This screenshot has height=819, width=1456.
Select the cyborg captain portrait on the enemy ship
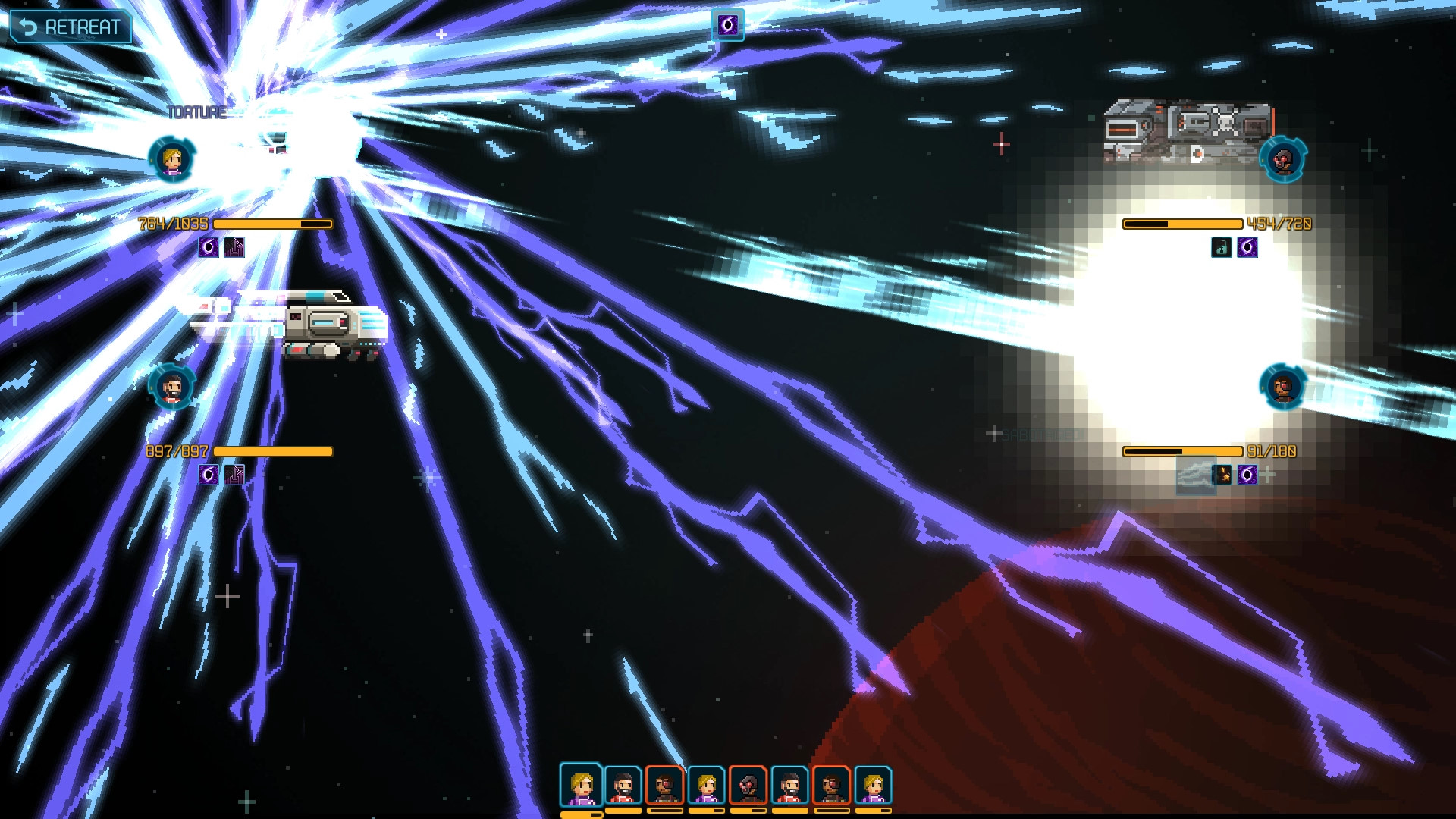coord(1283,161)
